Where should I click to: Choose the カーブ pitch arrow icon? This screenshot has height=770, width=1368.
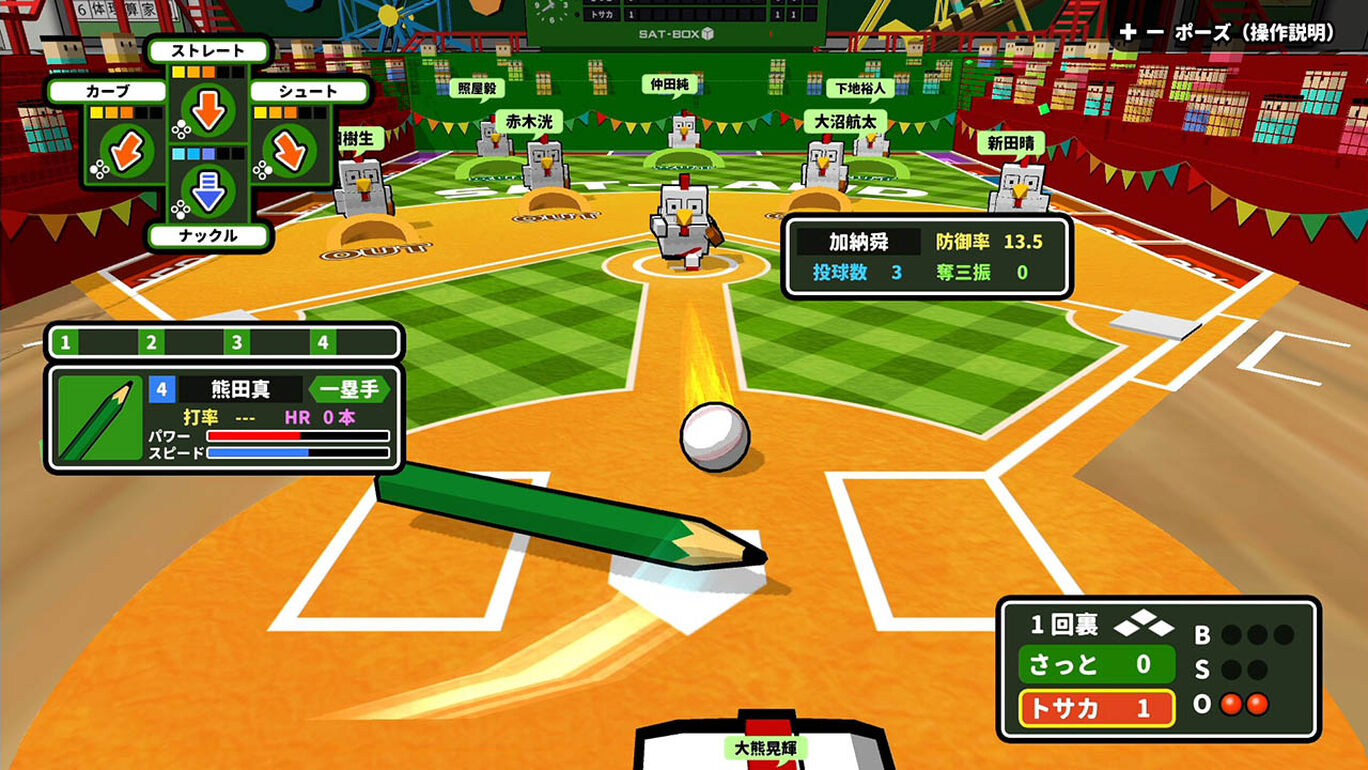(127, 150)
